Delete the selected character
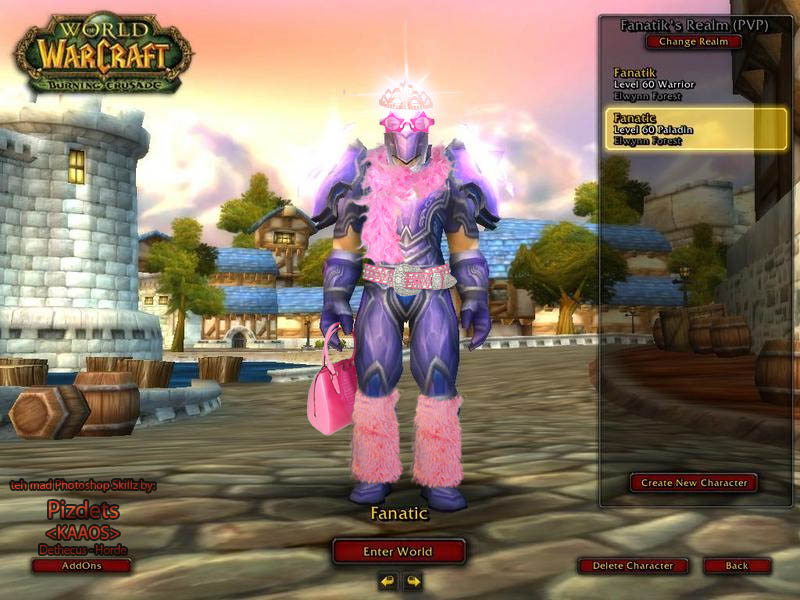 point(633,566)
